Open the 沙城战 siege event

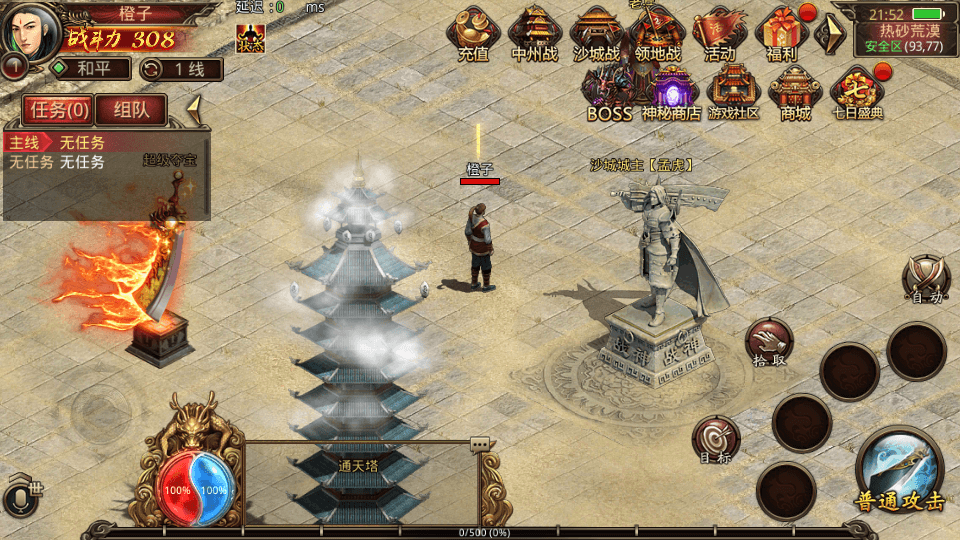pos(596,35)
